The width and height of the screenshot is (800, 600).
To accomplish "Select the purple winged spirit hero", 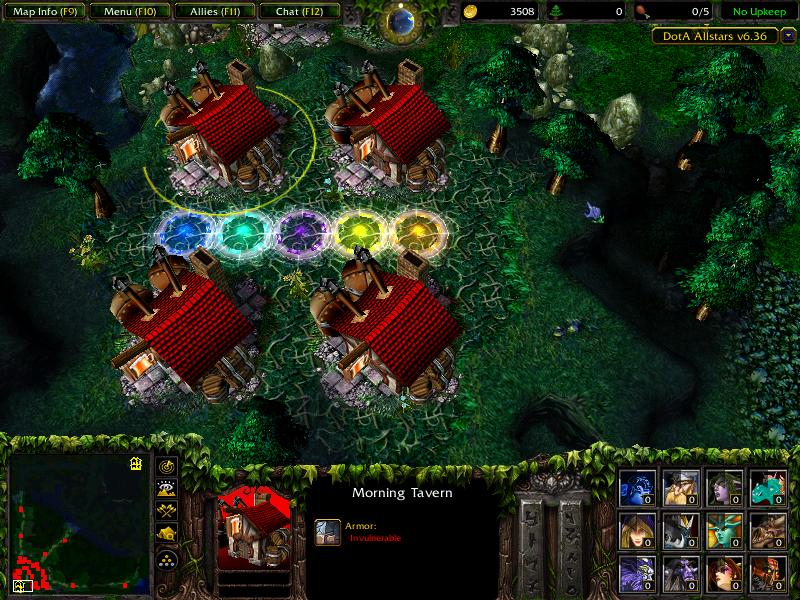I will tap(637, 574).
